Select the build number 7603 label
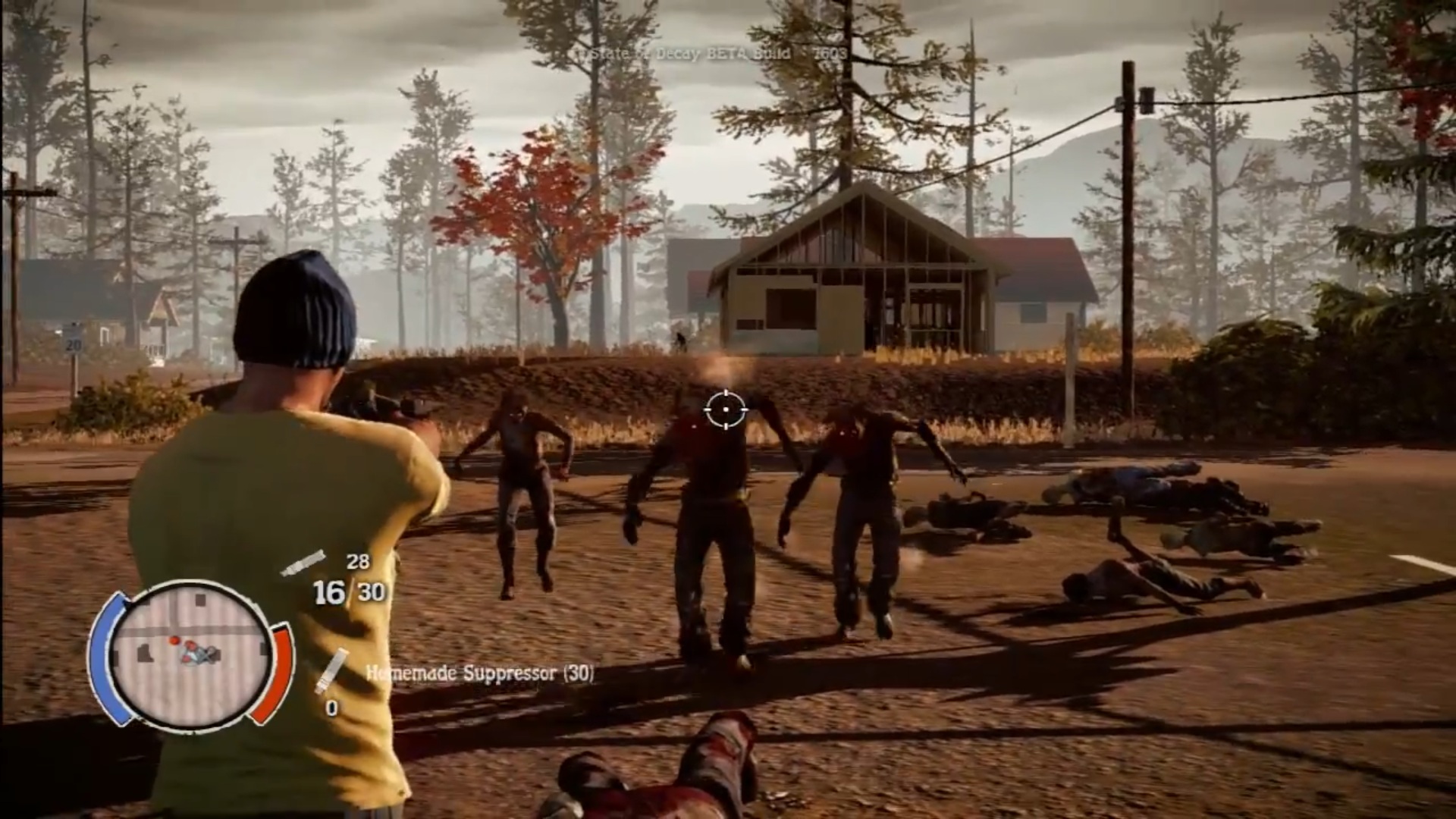 pos(828,55)
